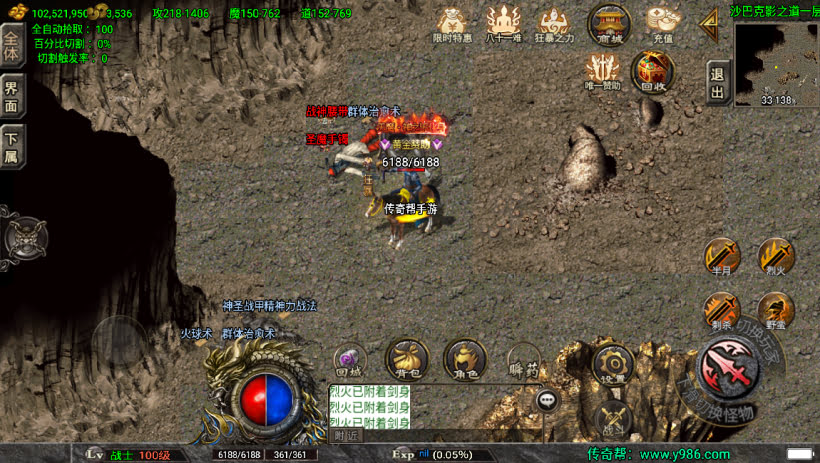The image size is (820, 463).
Task: Select the 界面 tab
Action: 11,96
